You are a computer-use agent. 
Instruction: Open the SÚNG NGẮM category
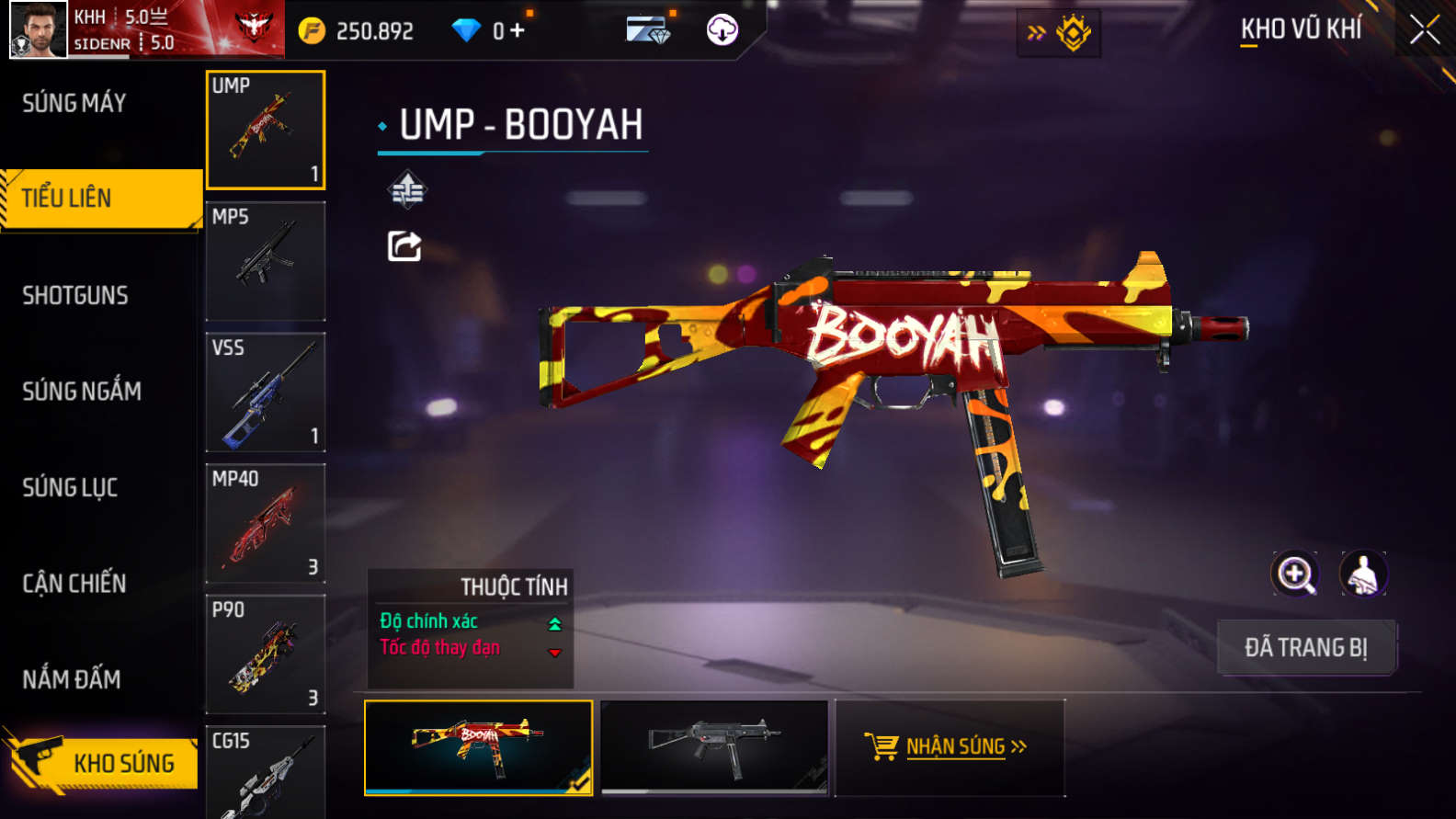click(82, 392)
